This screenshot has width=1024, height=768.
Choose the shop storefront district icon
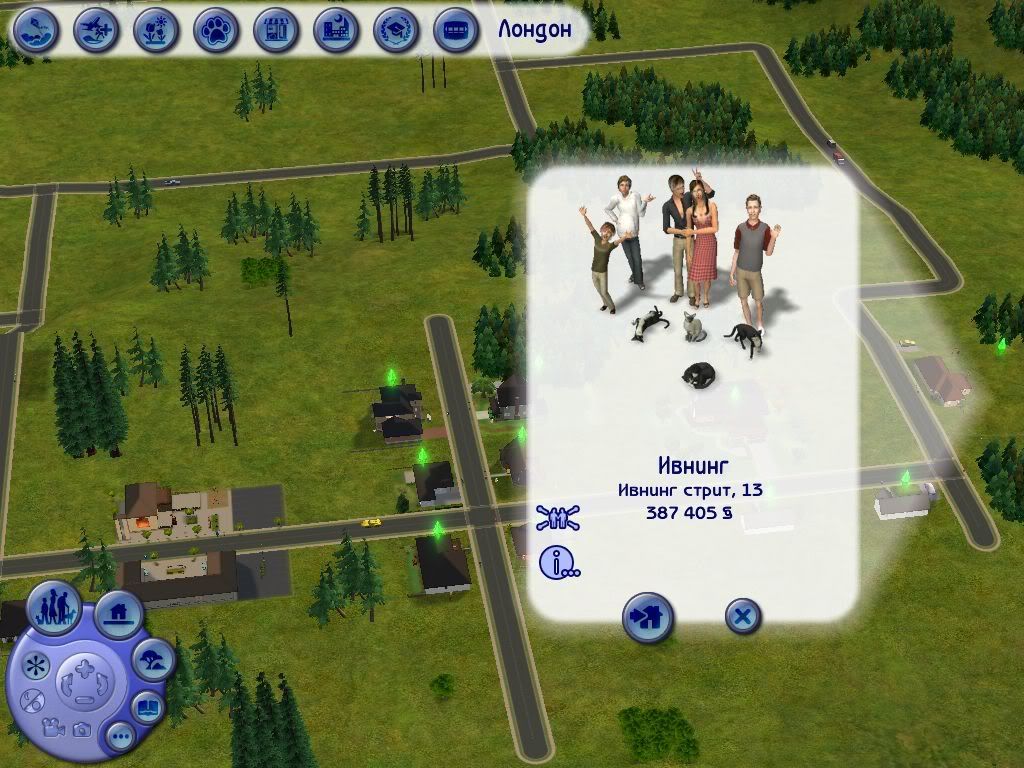(x=276, y=29)
